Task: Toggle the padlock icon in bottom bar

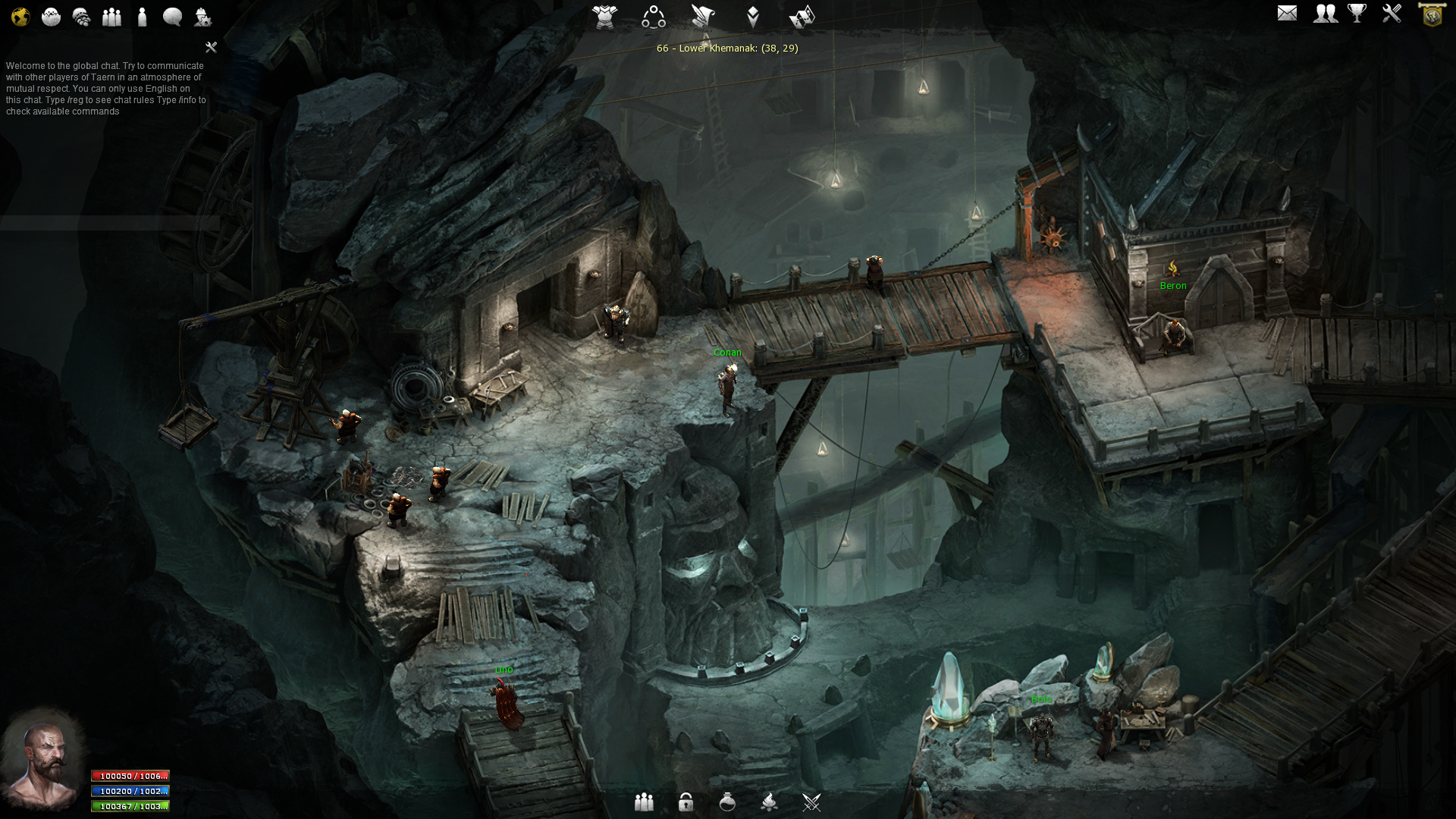Action: [x=686, y=802]
